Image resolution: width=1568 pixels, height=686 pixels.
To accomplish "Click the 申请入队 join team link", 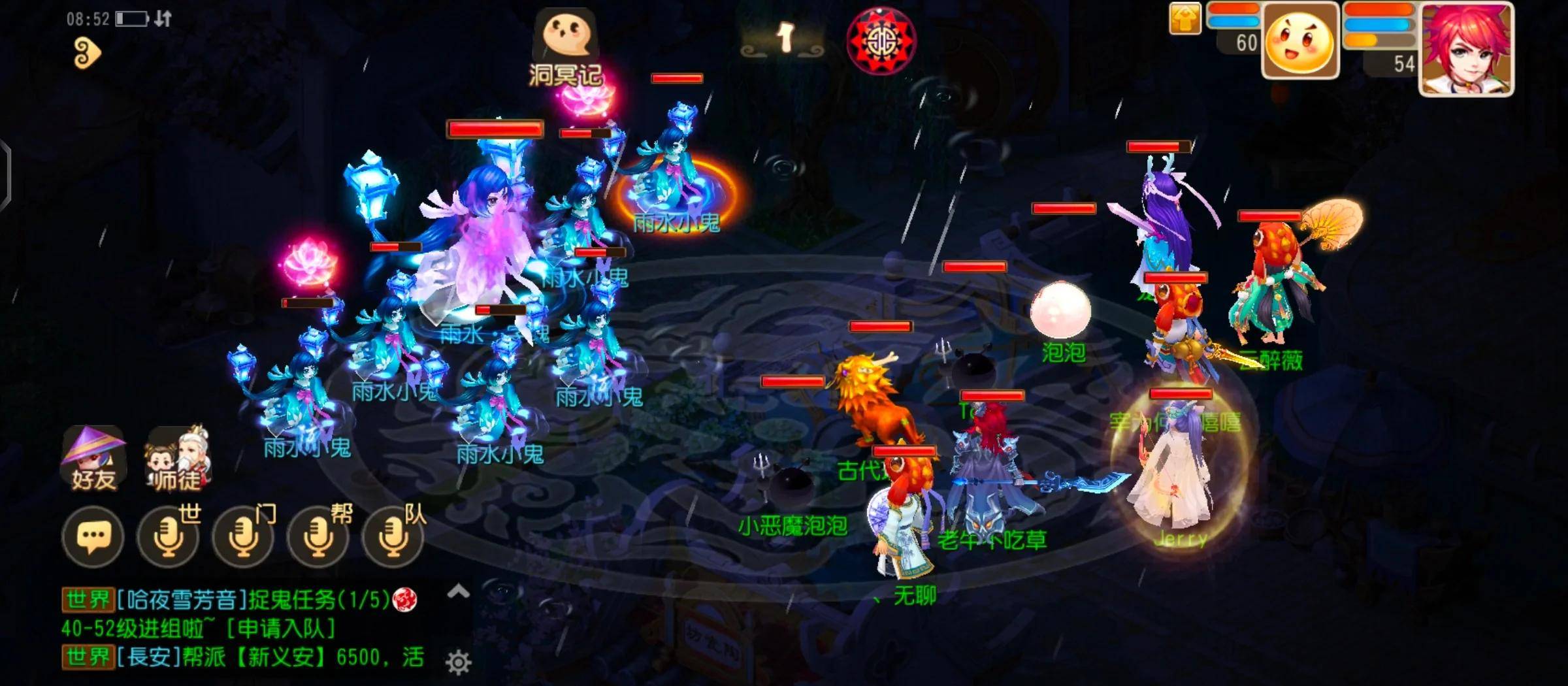I will pos(281,629).
